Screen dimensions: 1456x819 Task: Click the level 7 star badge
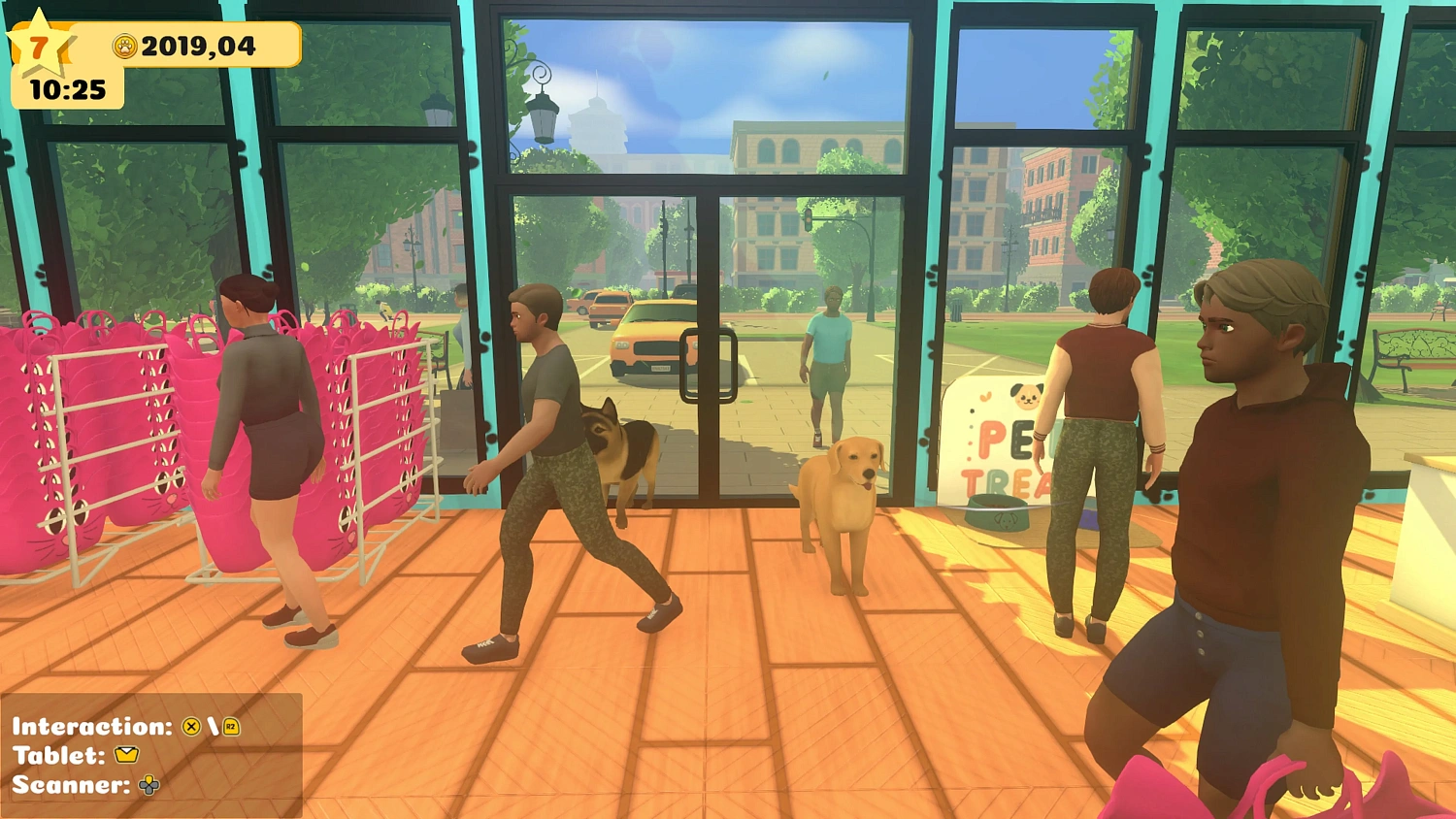tap(41, 46)
